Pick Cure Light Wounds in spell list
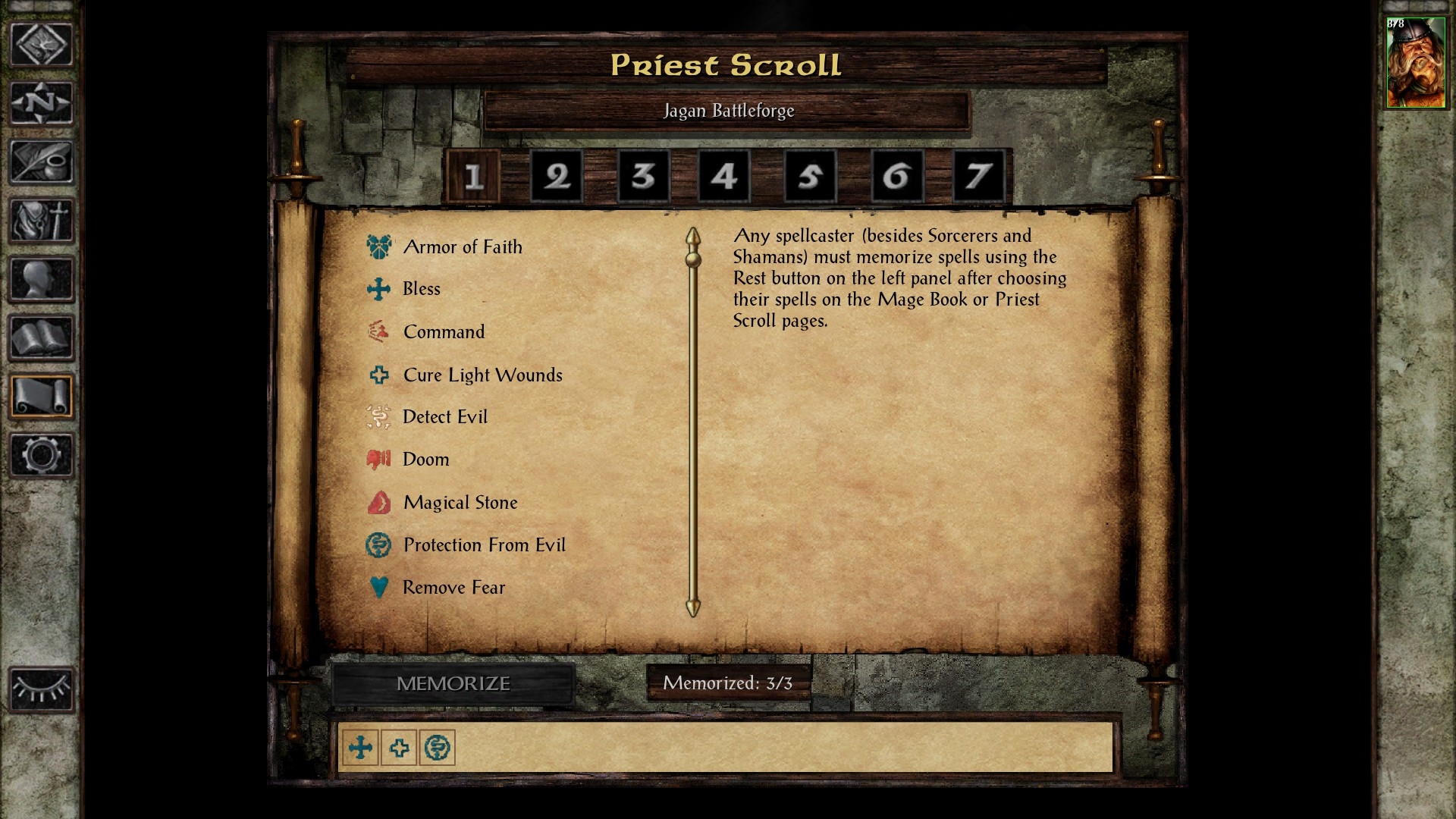 pos(482,375)
